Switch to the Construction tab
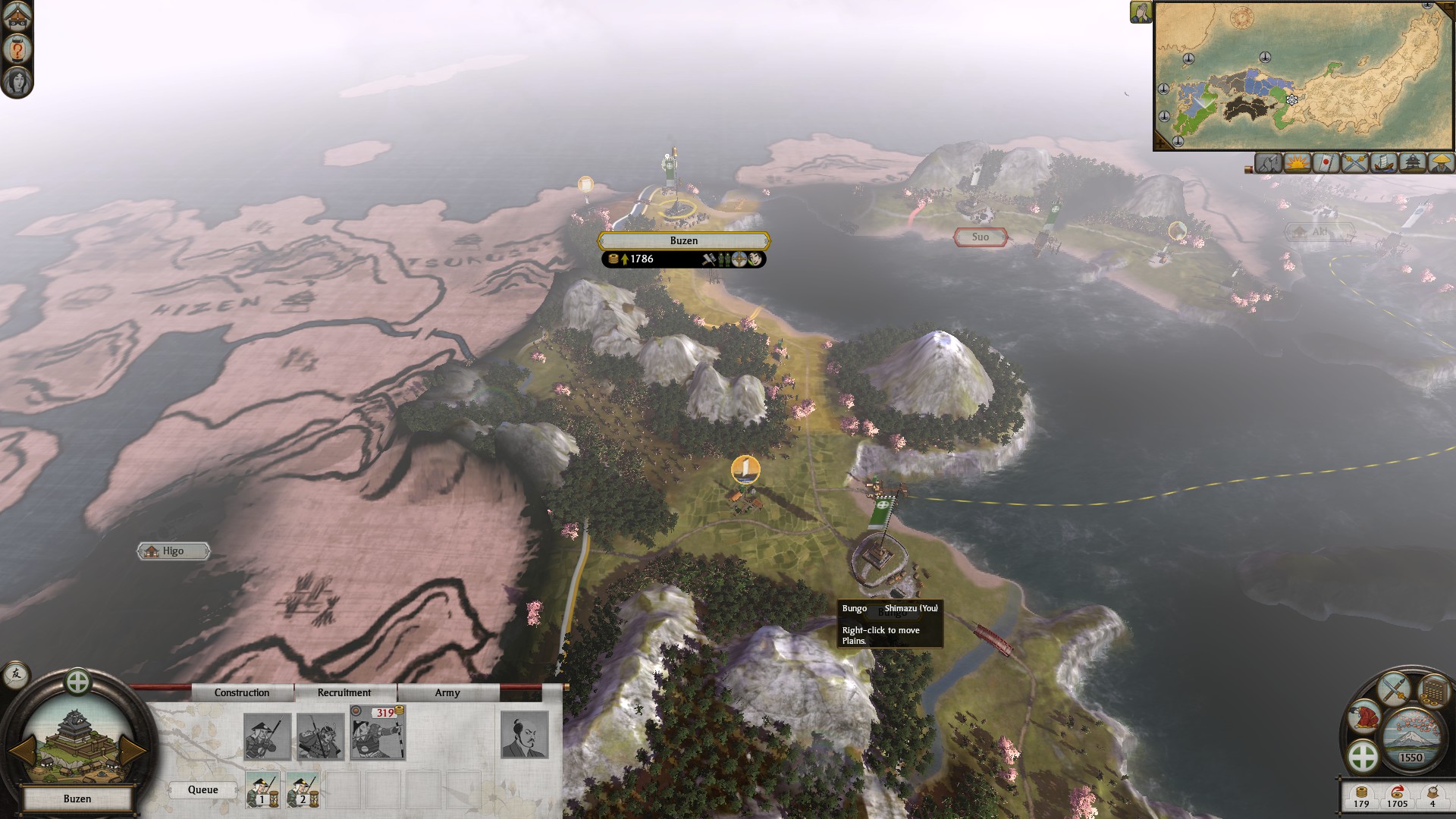The width and height of the screenshot is (1456, 819). 241,692
